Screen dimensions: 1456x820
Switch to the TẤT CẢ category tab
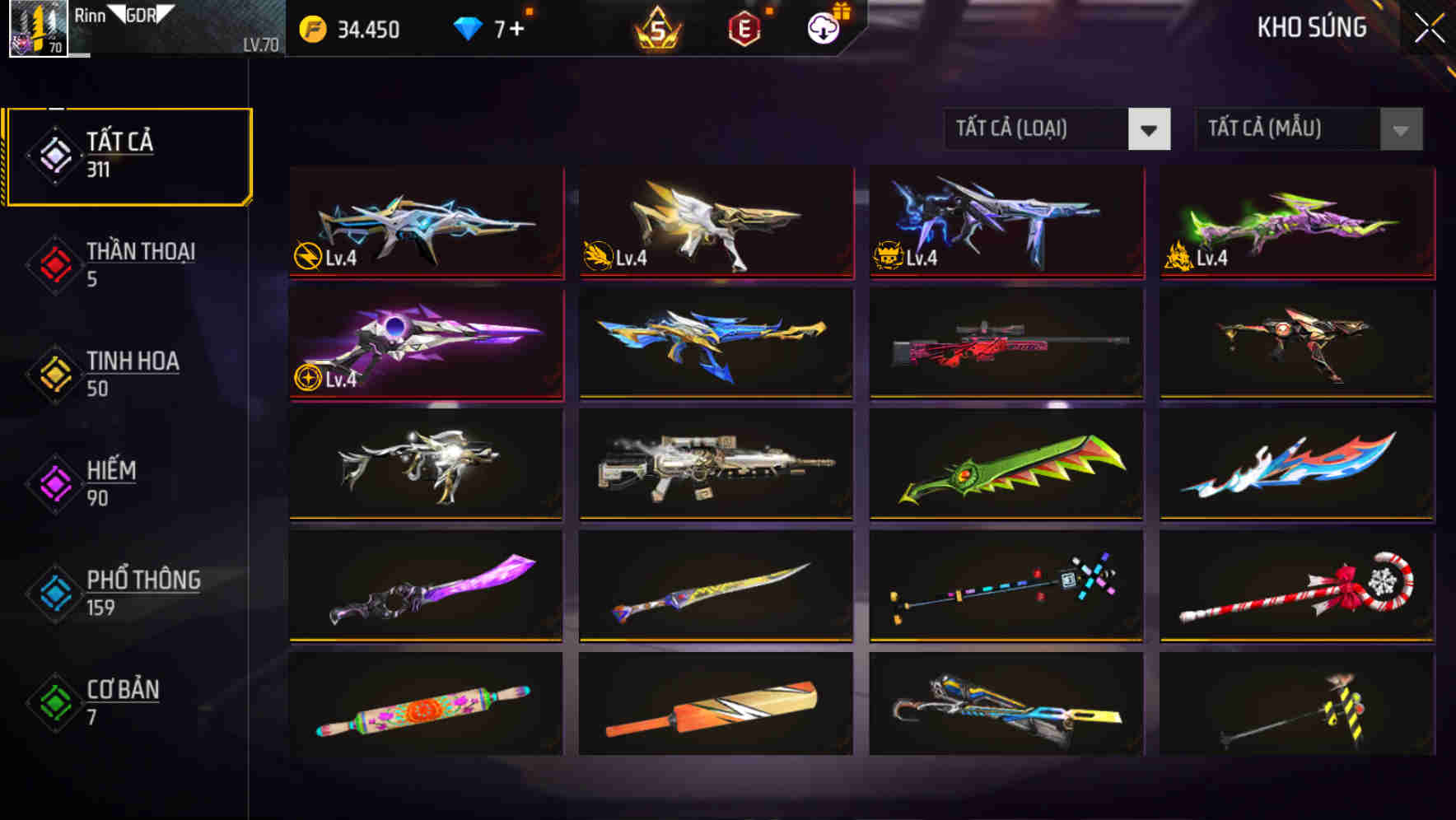click(128, 153)
